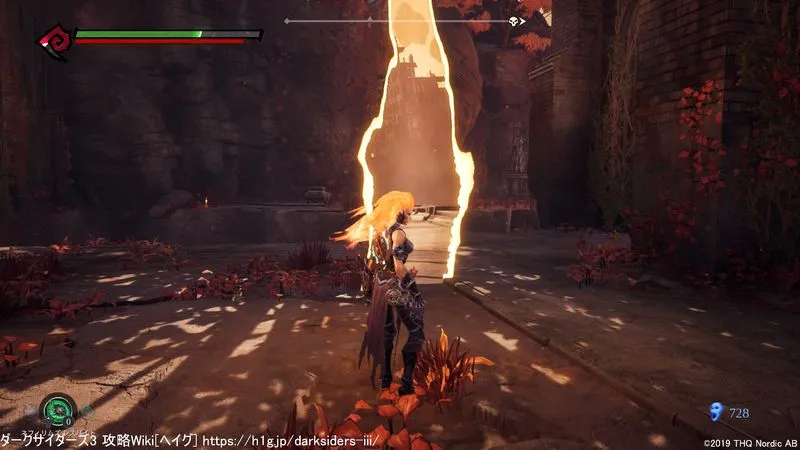Click the red Fury emblem icon
Image resolution: width=800 pixels, height=450 pixels.
54,41
